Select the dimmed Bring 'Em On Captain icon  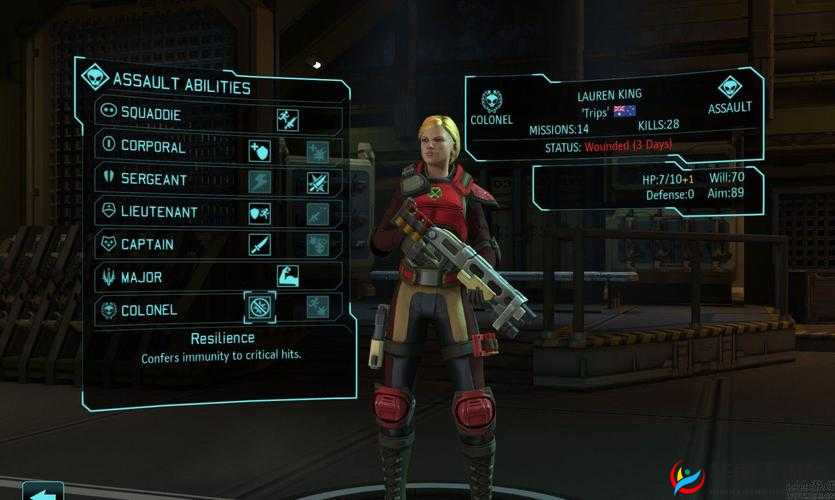pos(317,245)
